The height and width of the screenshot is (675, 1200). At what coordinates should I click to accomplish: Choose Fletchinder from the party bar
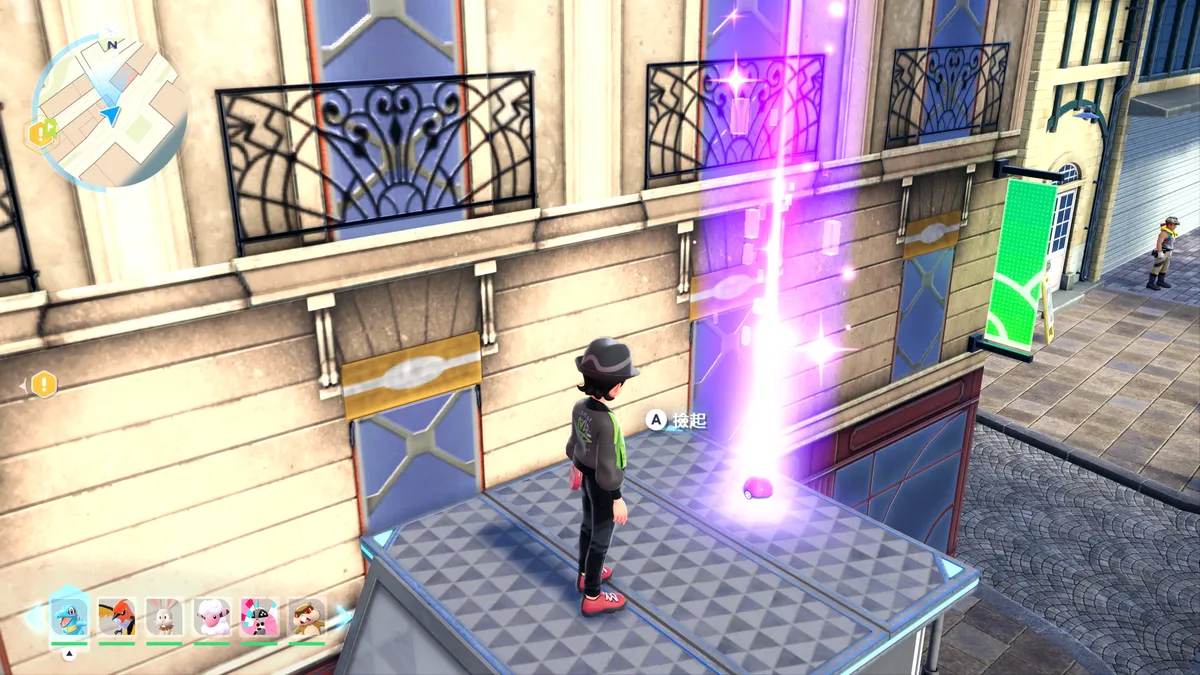pos(118,617)
